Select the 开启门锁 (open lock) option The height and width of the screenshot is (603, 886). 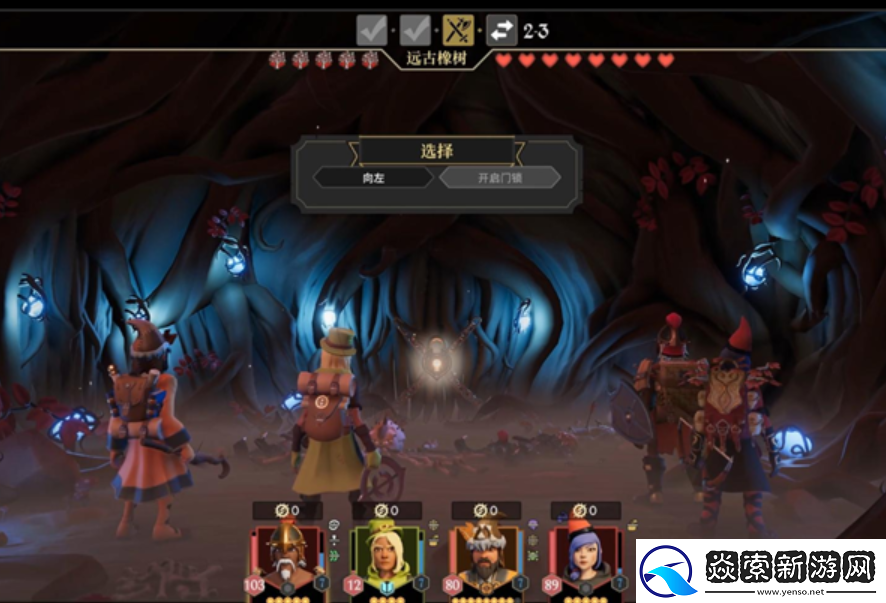pyautogui.click(x=500, y=178)
